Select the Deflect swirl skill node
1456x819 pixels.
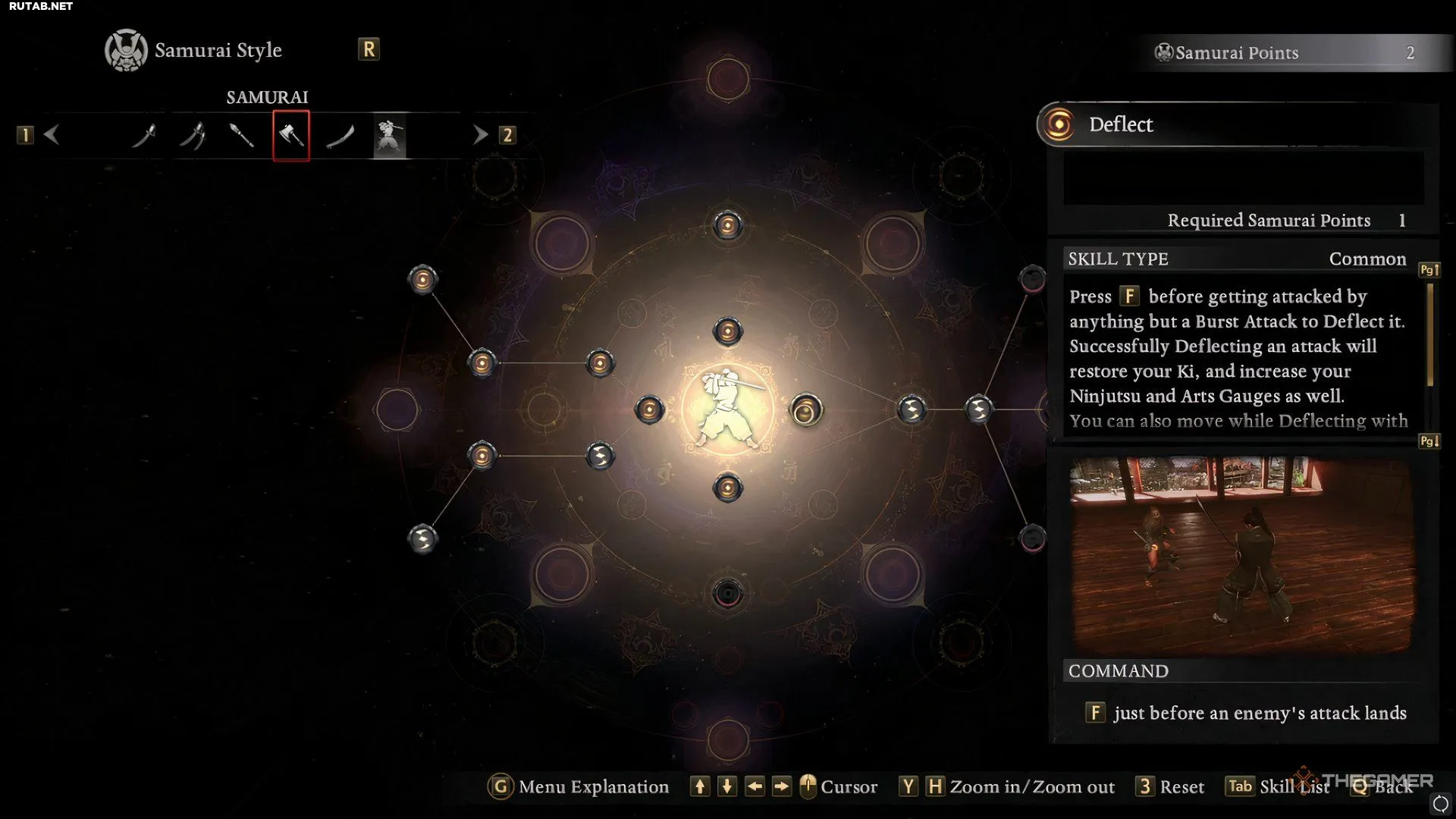[x=805, y=410]
